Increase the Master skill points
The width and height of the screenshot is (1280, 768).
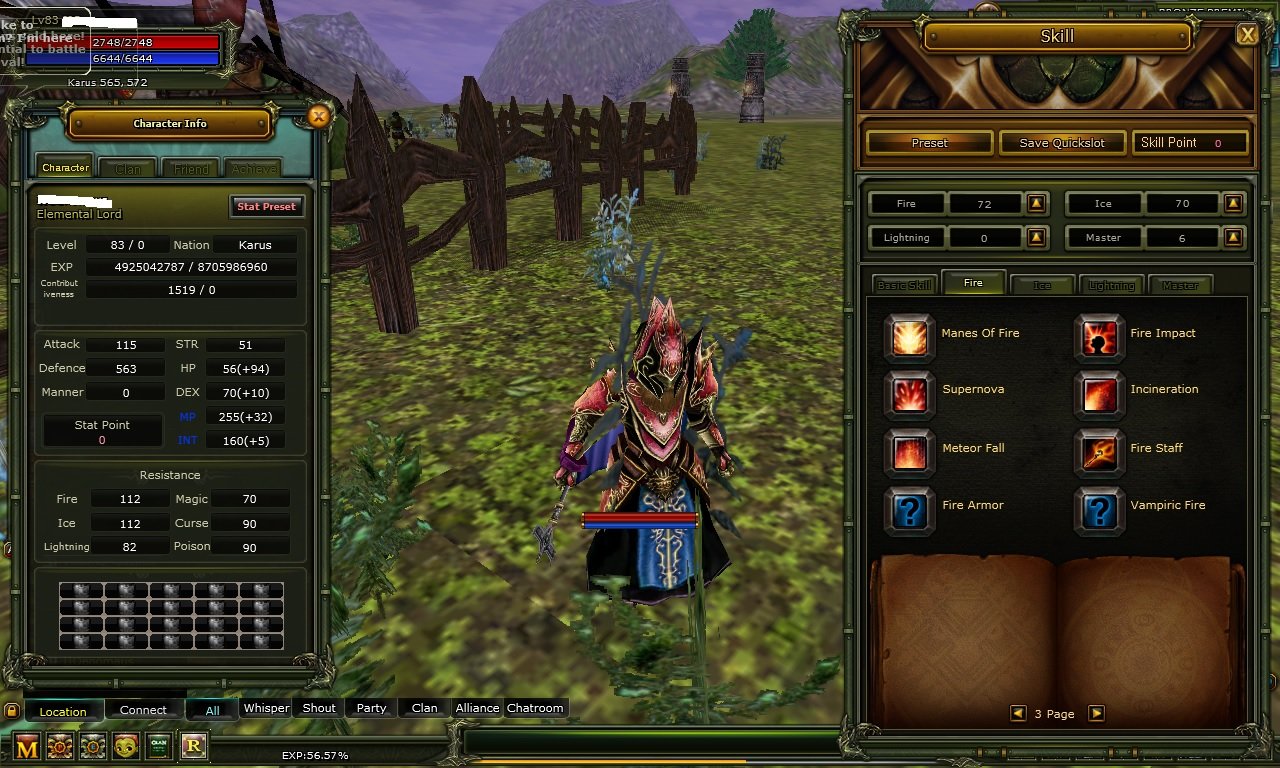click(x=1233, y=238)
